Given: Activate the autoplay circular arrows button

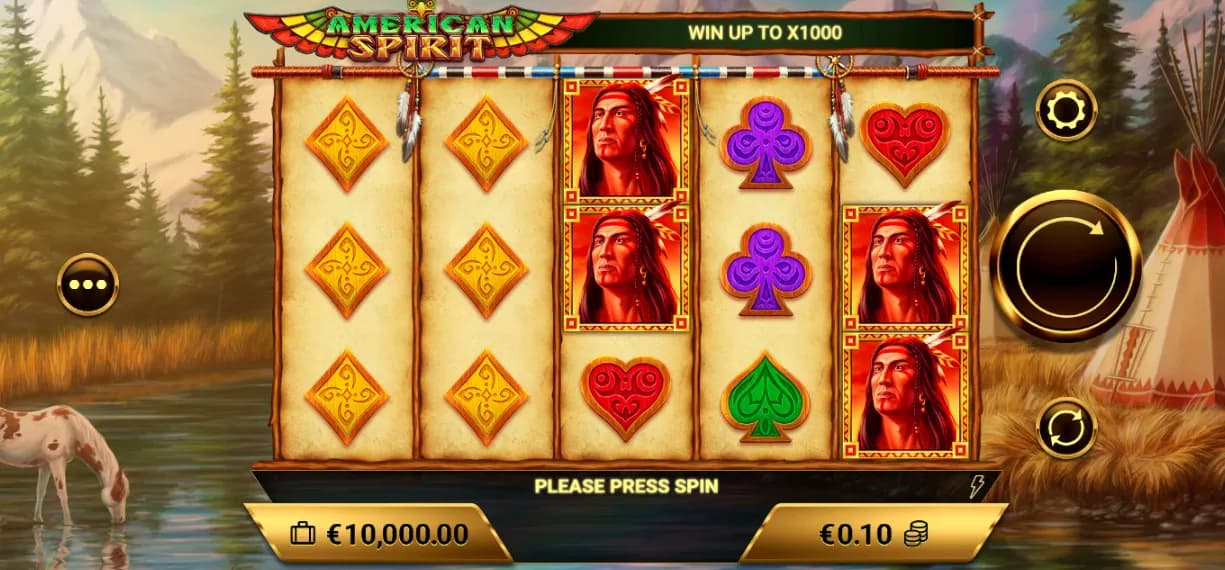Looking at the screenshot, I should coord(1066,428).
